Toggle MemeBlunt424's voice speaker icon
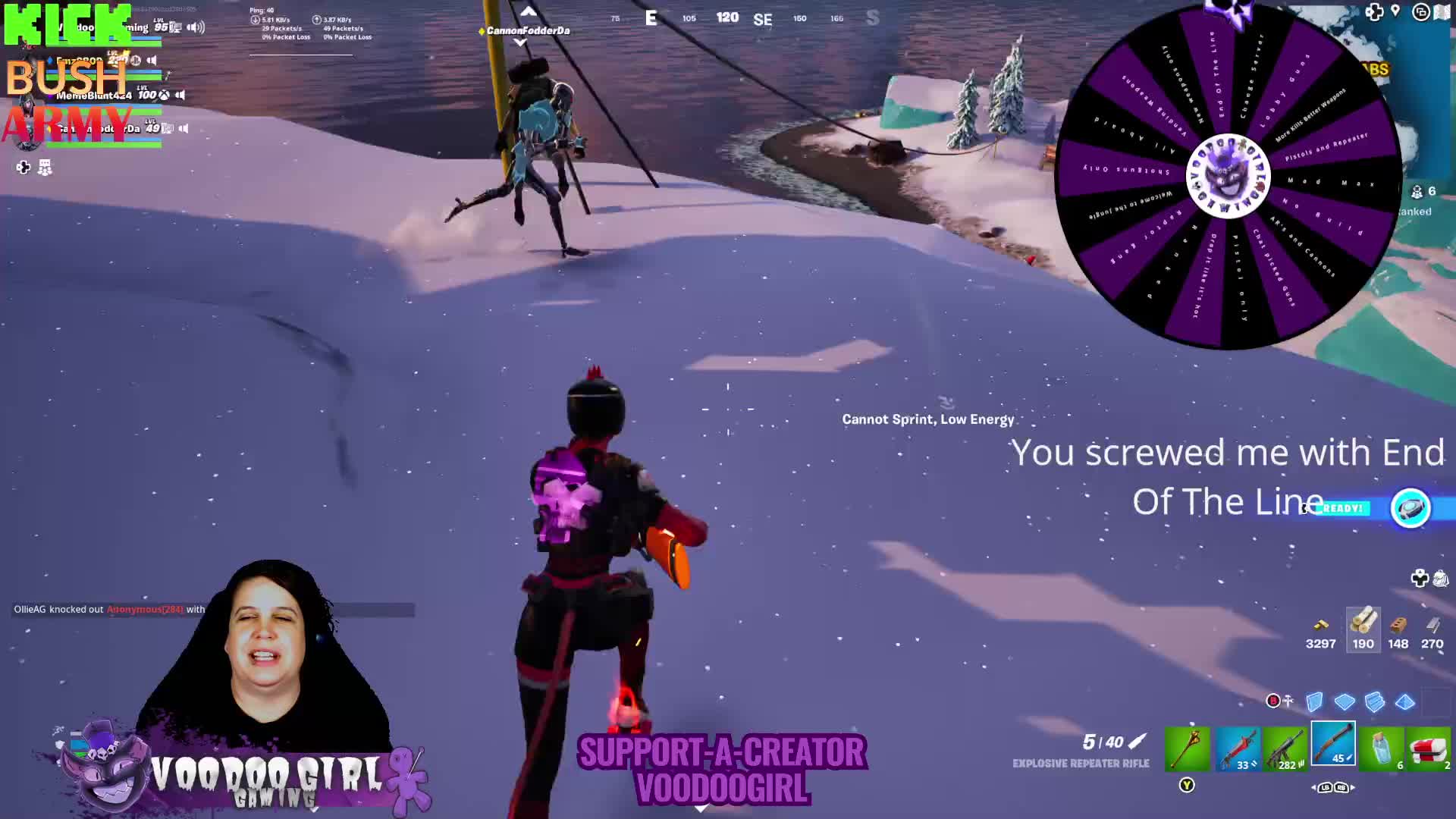 click(x=180, y=95)
